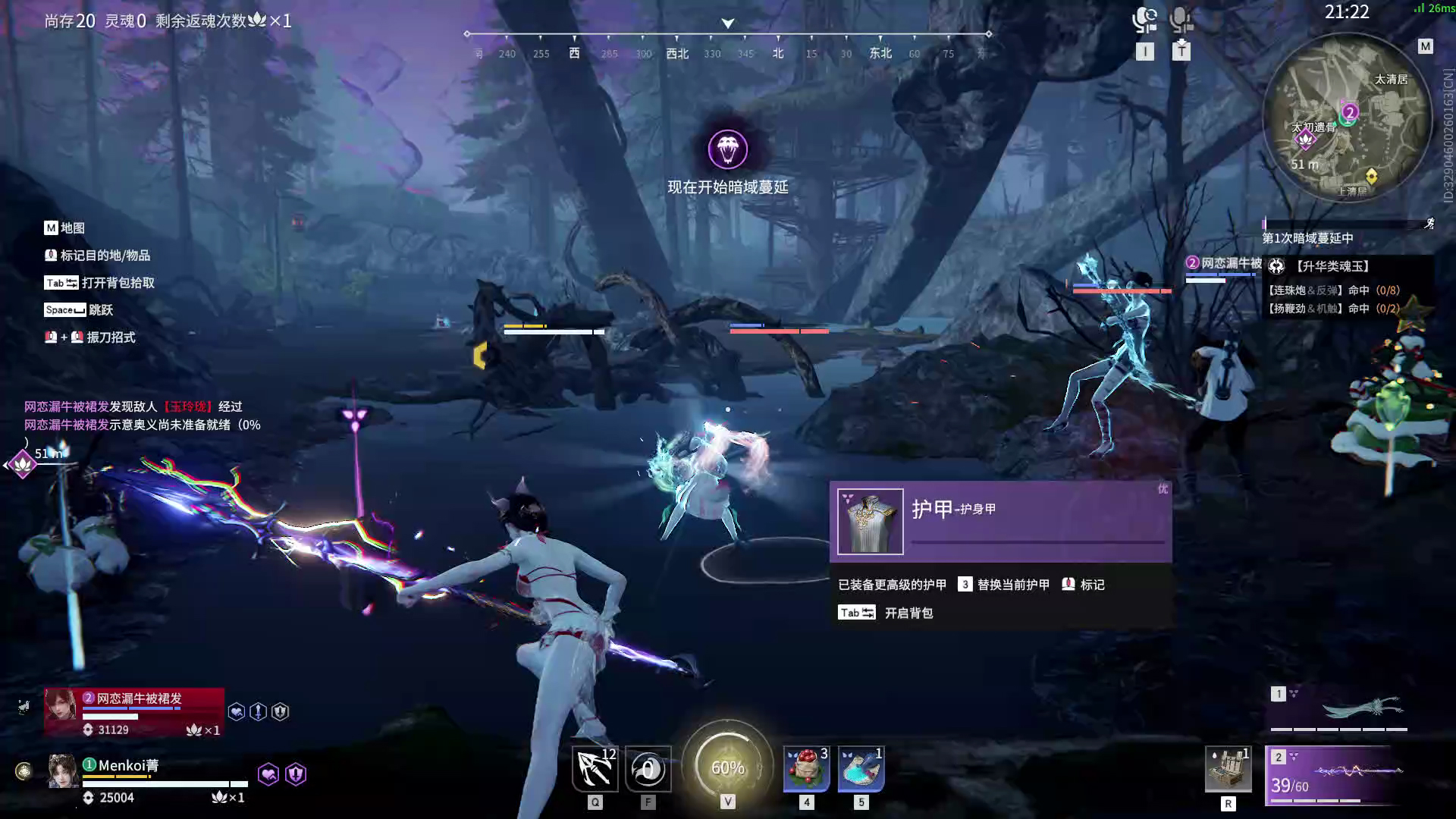Use the armor powder item on slot 5
Viewport: 1456px width, 819px height.
(x=861, y=768)
